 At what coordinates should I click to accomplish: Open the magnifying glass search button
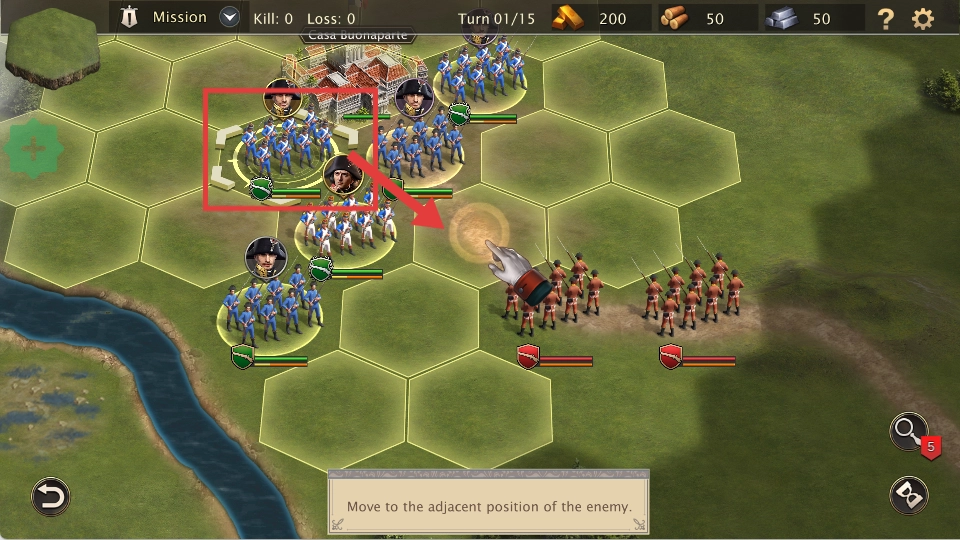click(x=908, y=432)
